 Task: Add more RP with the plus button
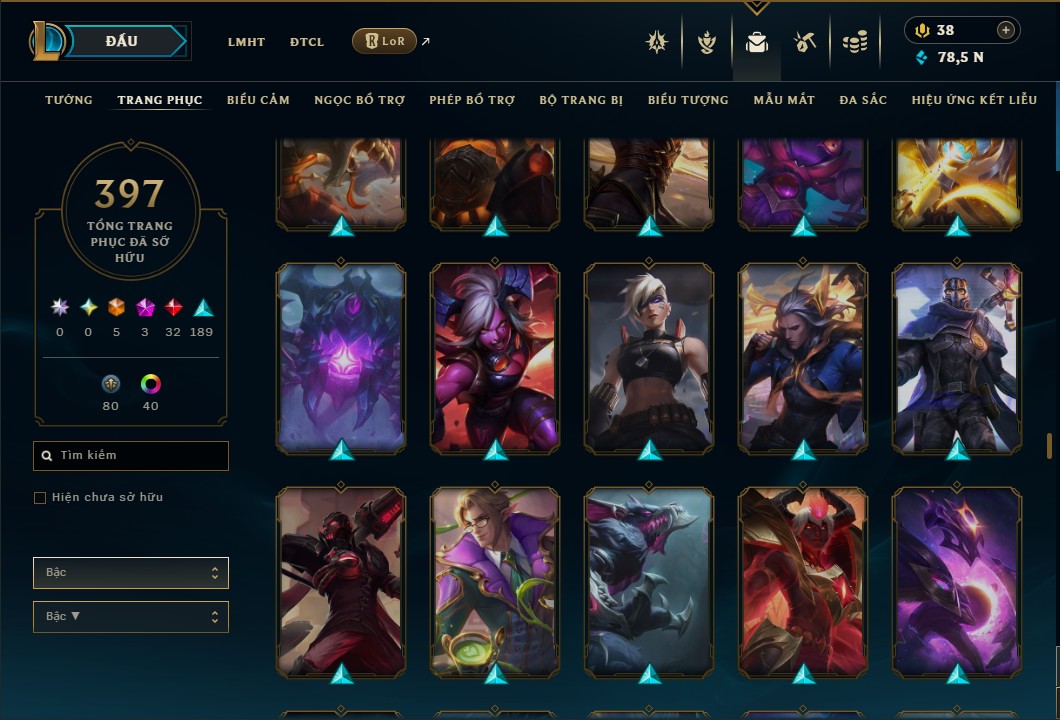pyautogui.click(x=1006, y=30)
